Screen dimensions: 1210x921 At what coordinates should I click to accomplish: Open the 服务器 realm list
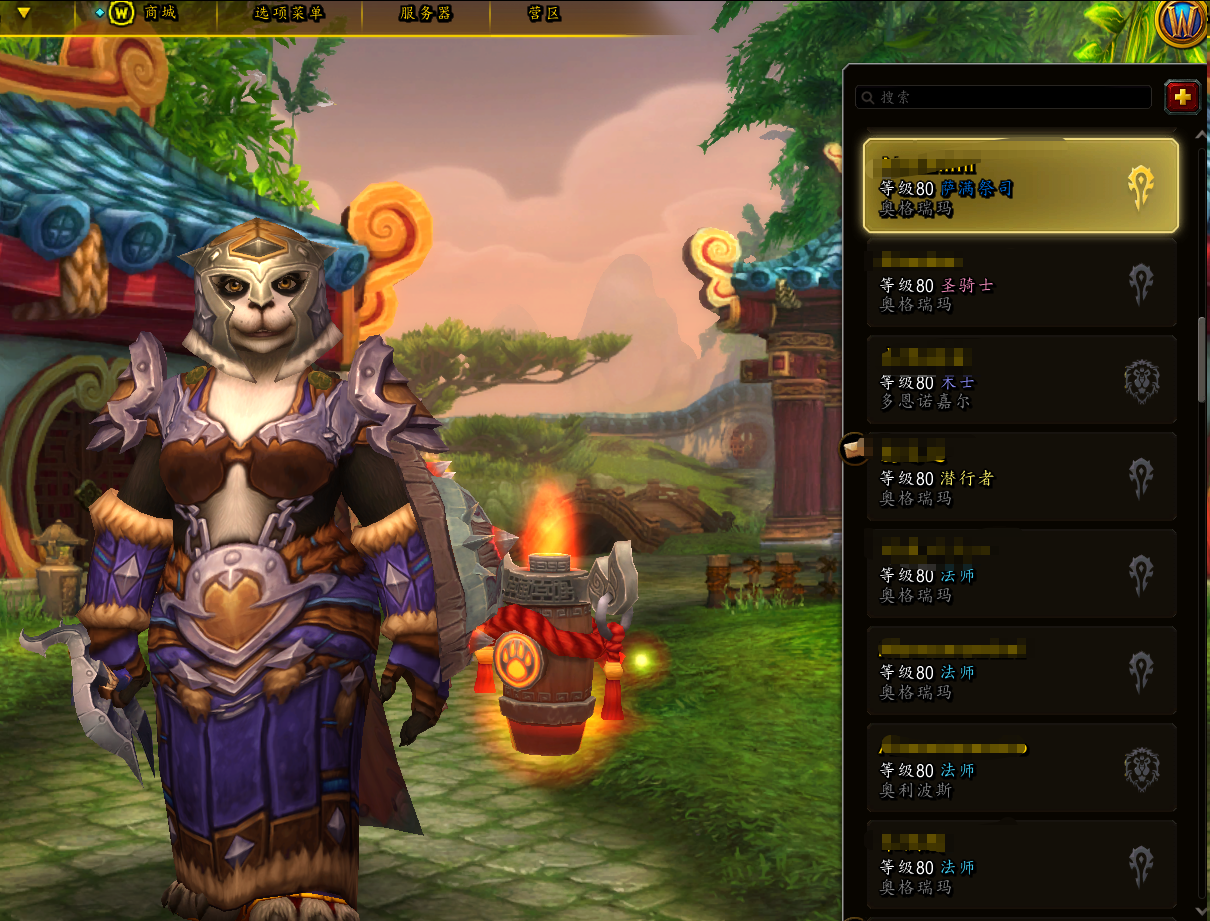(425, 14)
